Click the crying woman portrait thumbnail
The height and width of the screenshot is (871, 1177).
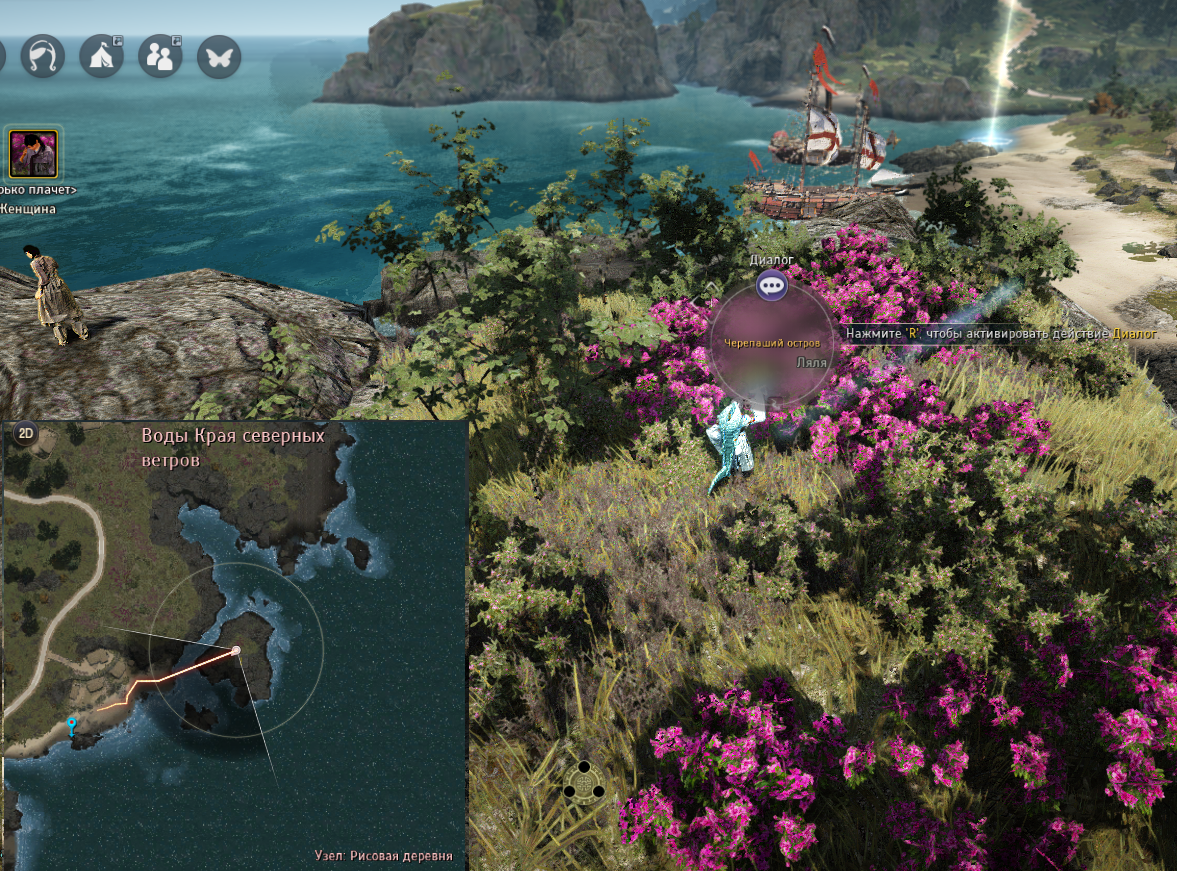tap(33, 152)
